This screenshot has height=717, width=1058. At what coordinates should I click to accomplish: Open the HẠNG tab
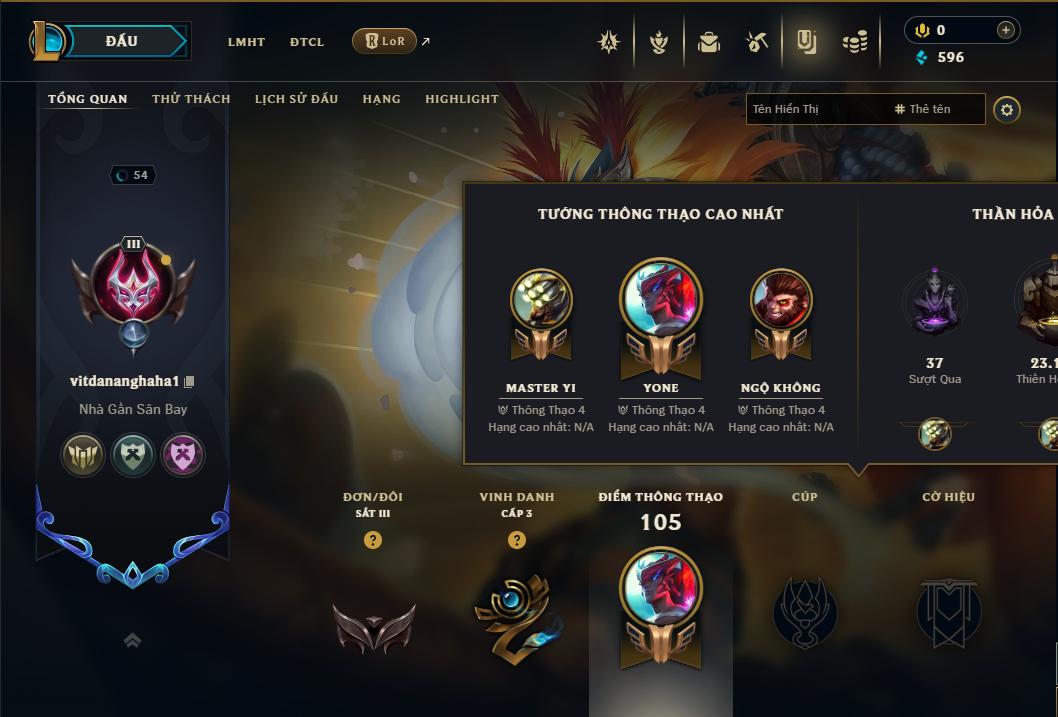point(381,99)
